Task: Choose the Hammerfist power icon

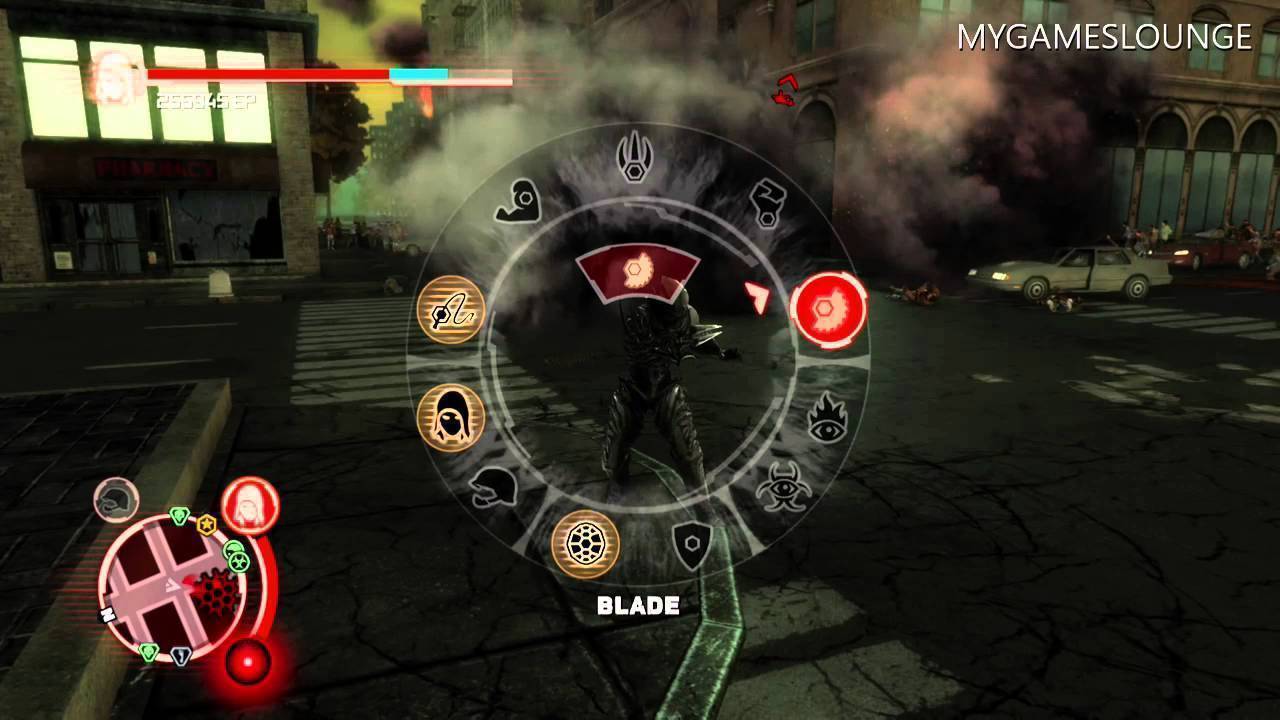Action: tap(767, 203)
